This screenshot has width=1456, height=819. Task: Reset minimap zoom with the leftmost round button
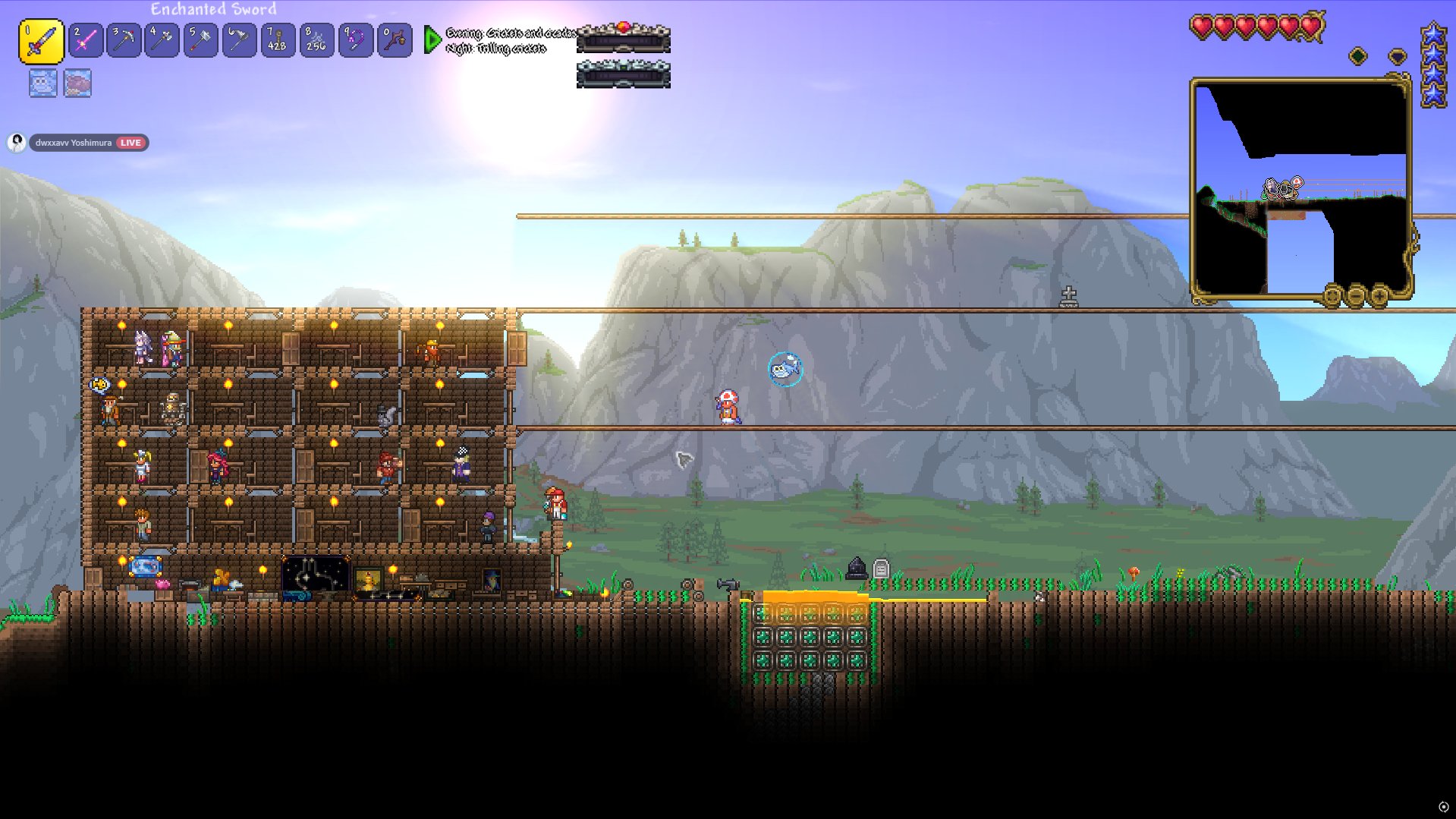[x=1332, y=295]
